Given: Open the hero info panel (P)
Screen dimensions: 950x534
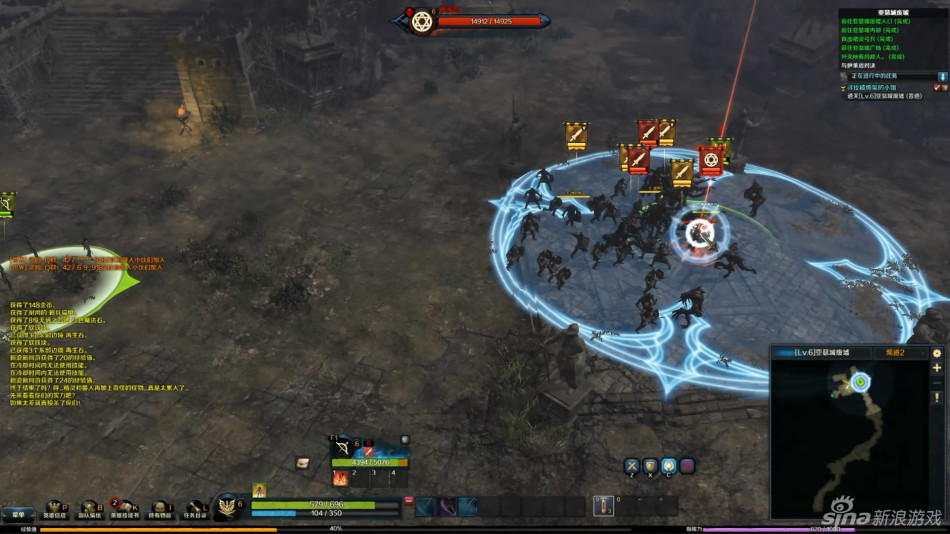Looking at the screenshot, I should click(55, 511).
